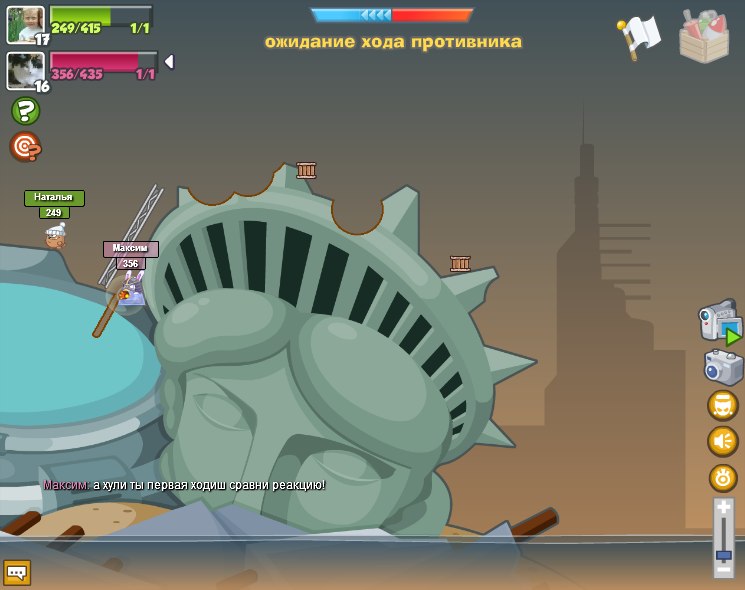Open the green question mark help
The height and width of the screenshot is (590, 745).
(25, 111)
